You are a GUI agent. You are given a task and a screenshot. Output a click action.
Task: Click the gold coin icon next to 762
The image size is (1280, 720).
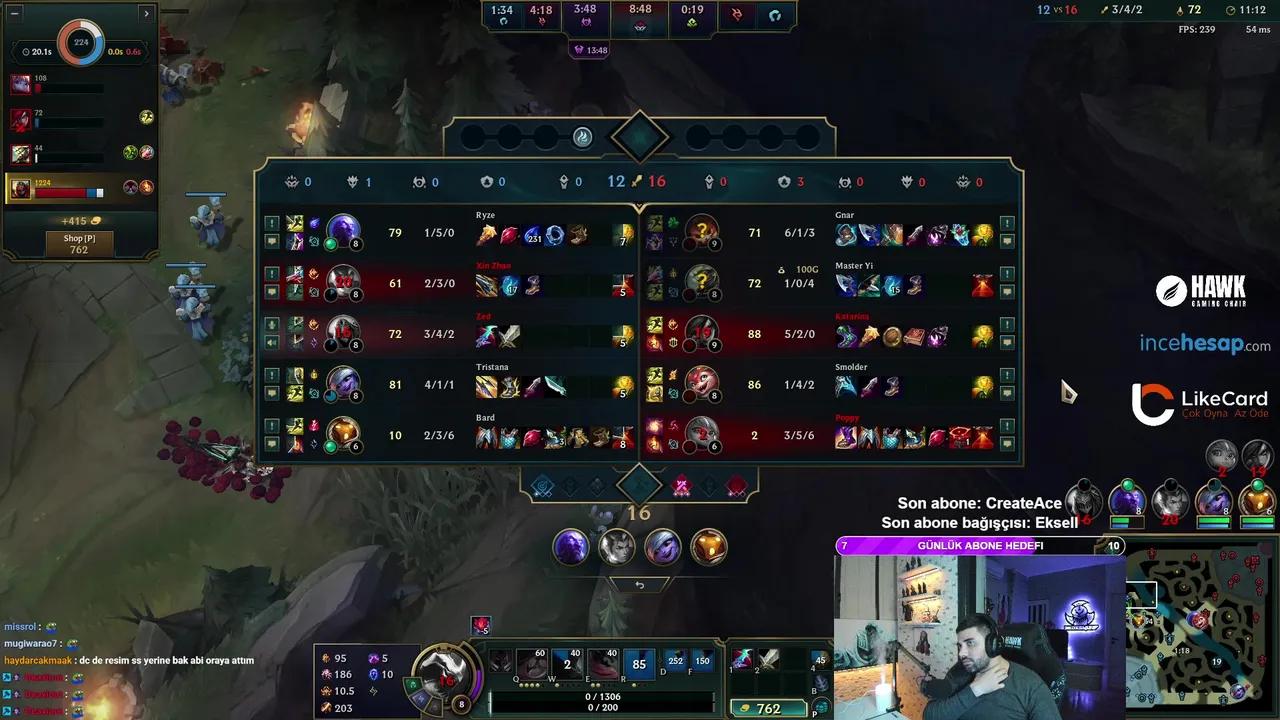click(747, 708)
